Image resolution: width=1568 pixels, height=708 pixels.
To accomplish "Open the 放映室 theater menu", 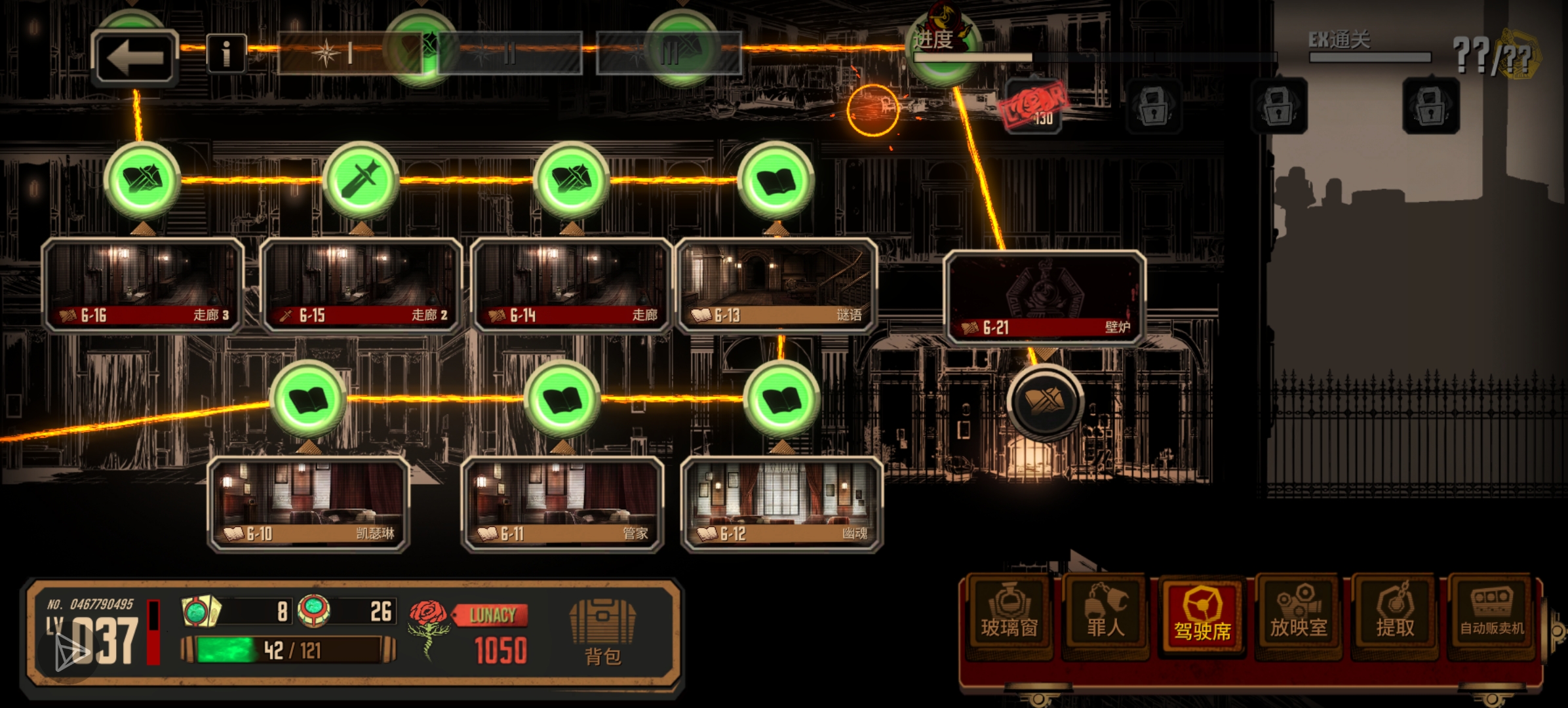I will [1298, 614].
